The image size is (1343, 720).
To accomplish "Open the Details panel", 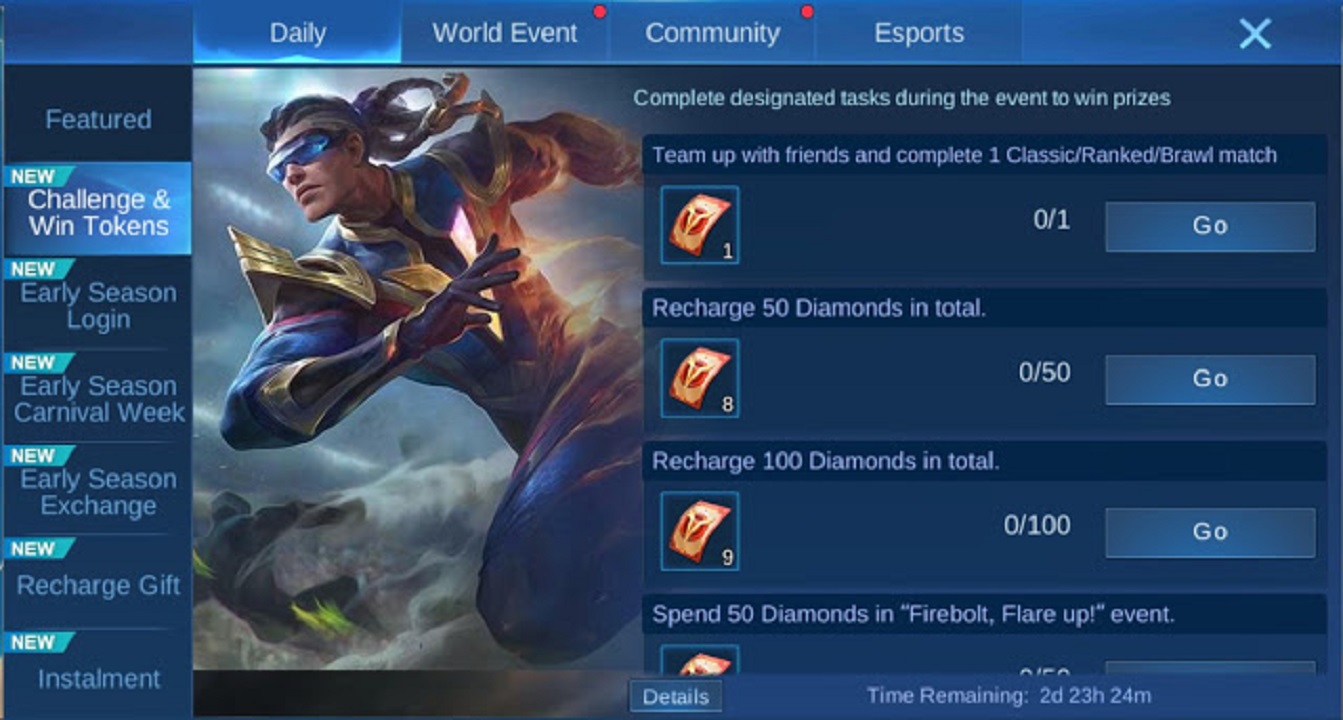I will coord(676,697).
